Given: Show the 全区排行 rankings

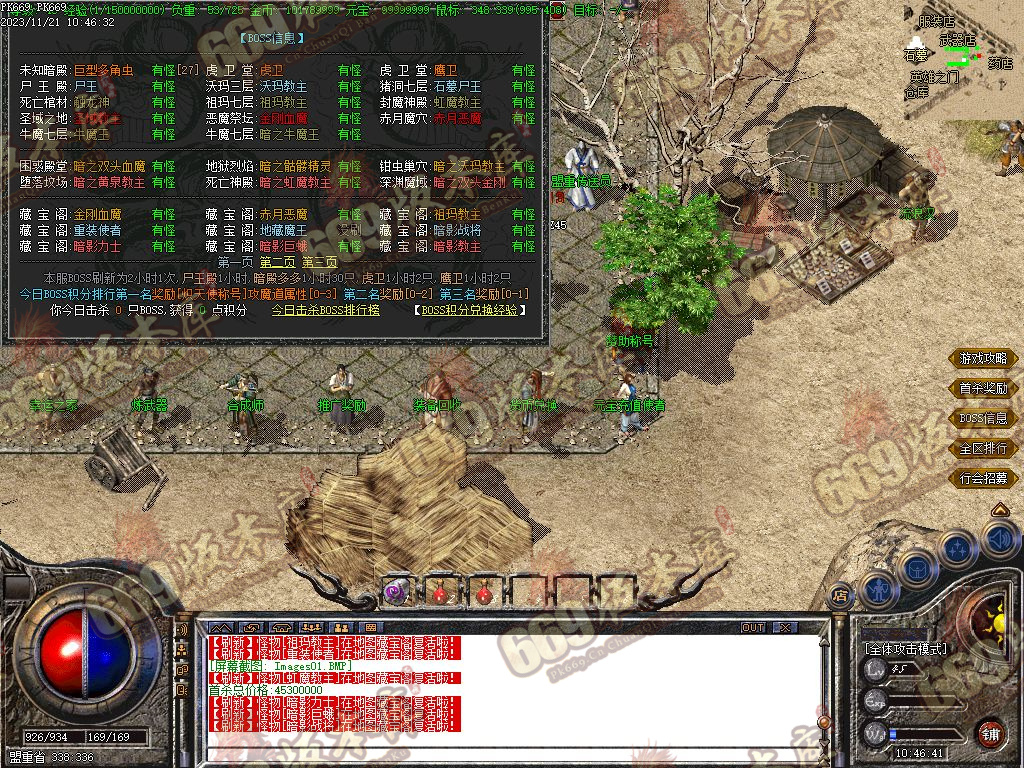Looking at the screenshot, I should coord(983,448).
